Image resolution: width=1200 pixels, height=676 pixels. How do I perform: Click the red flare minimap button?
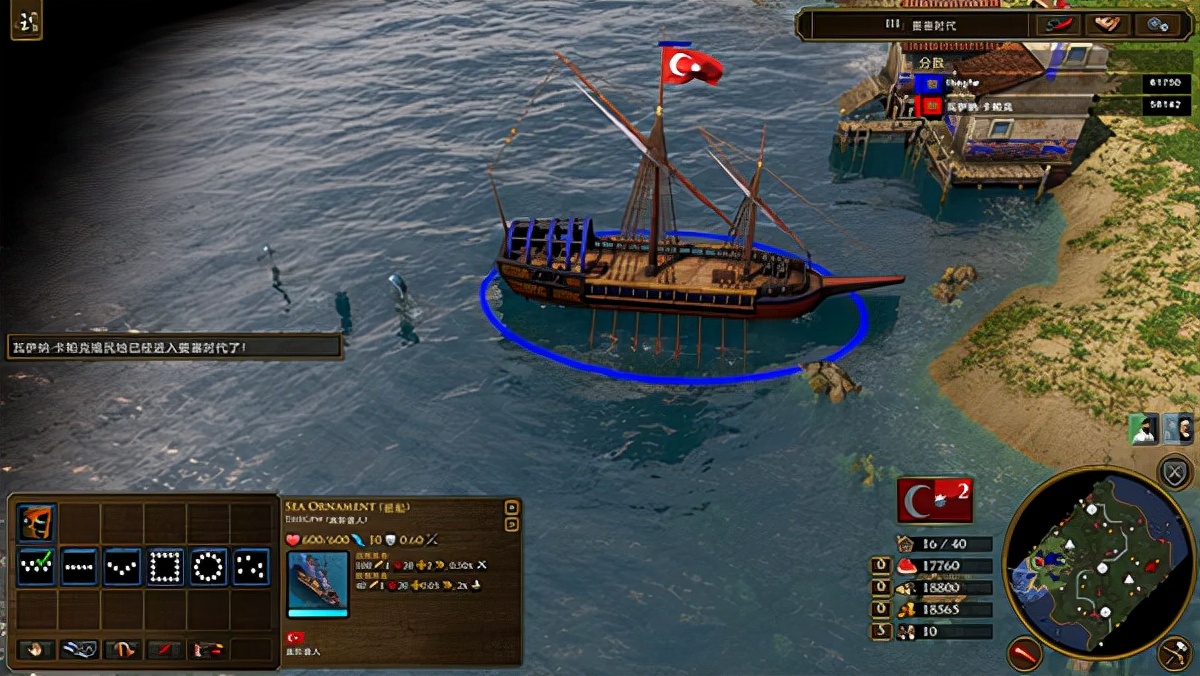[x=1025, y=653]
